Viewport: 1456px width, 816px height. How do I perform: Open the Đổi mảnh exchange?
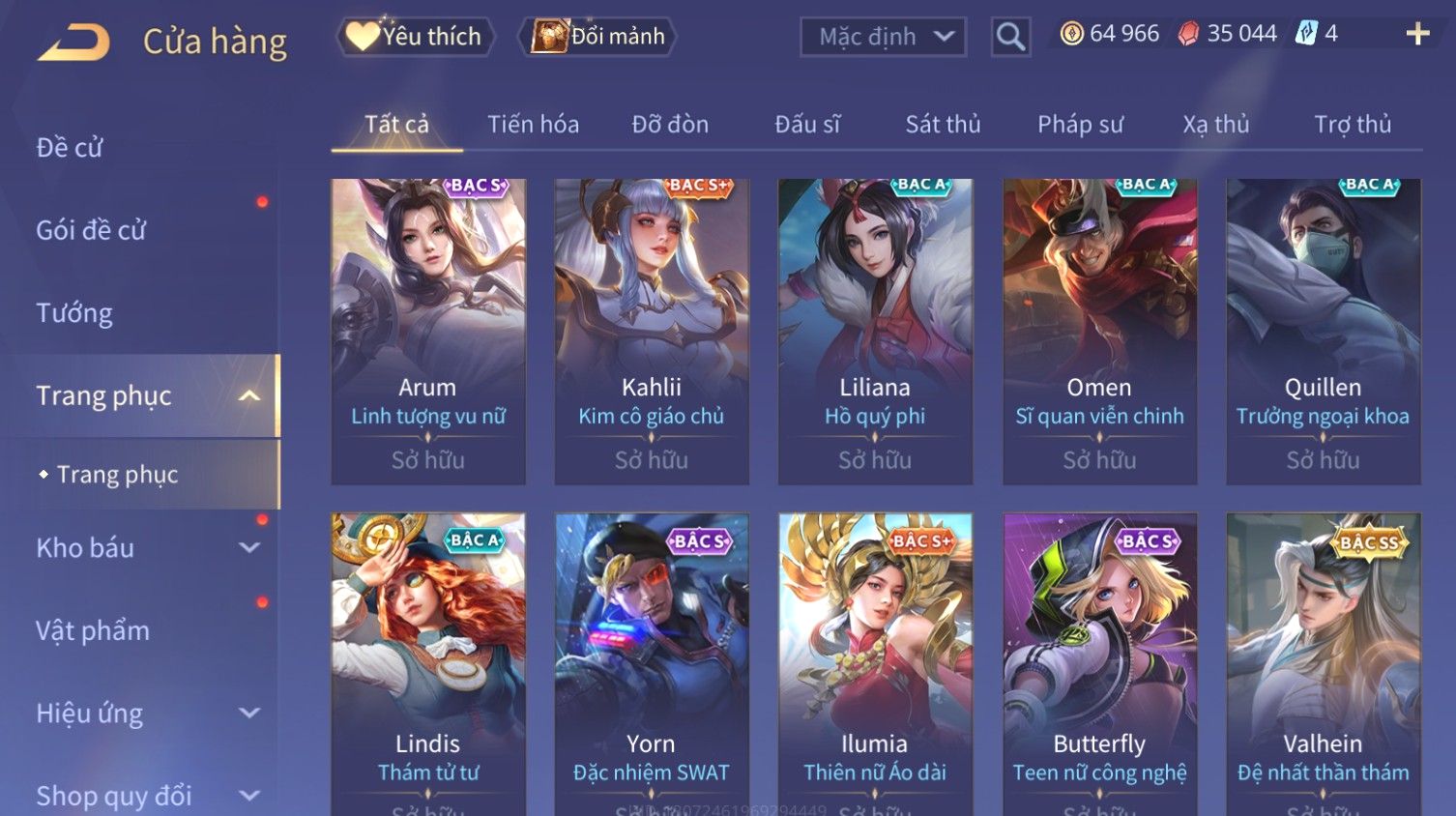point(598,37)
